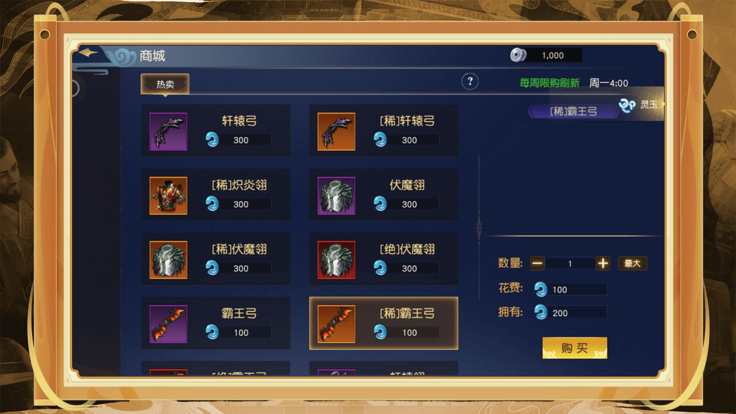Pick the 伏魔翎 shop item
This screenshot has height=414, width=736.
383,194
